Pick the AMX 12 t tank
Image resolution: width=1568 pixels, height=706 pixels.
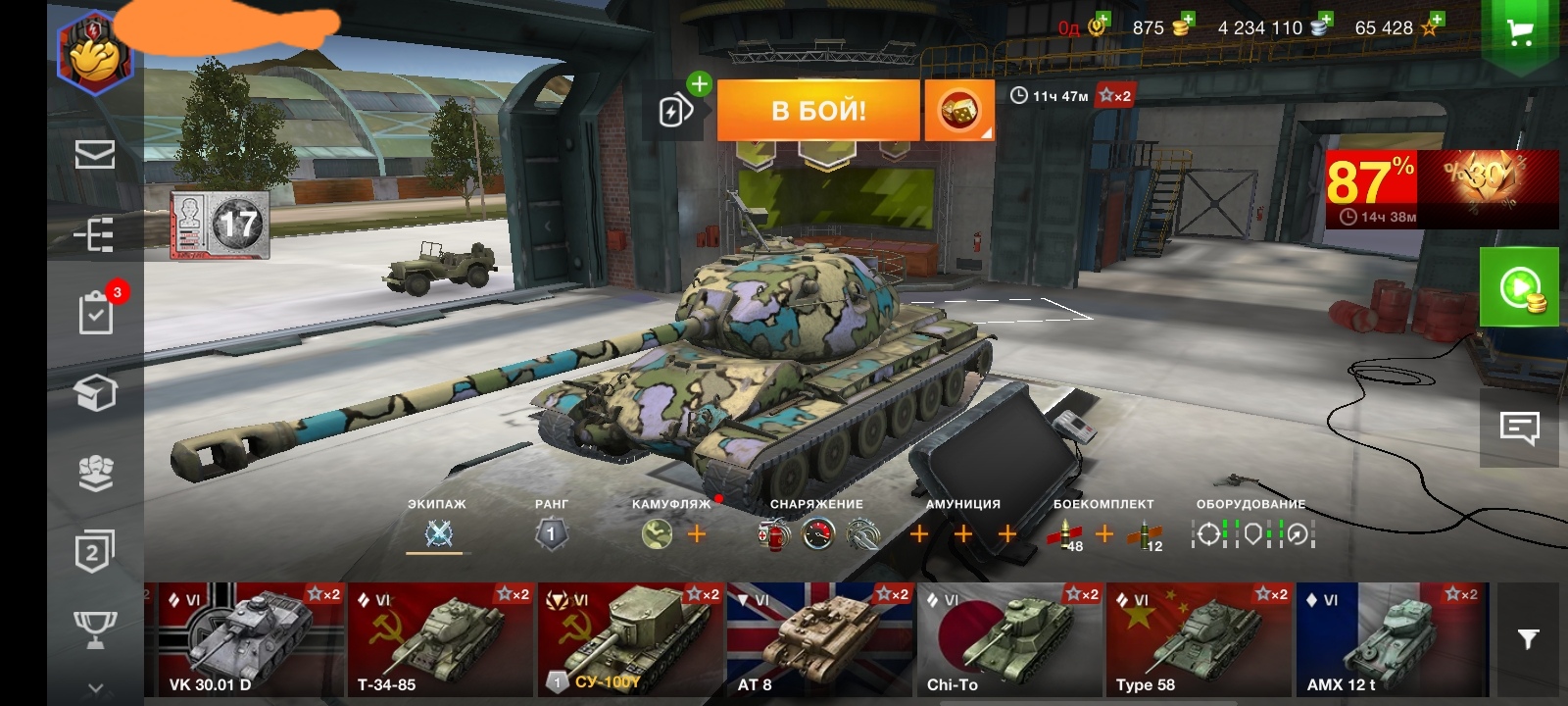[1392, 639]
